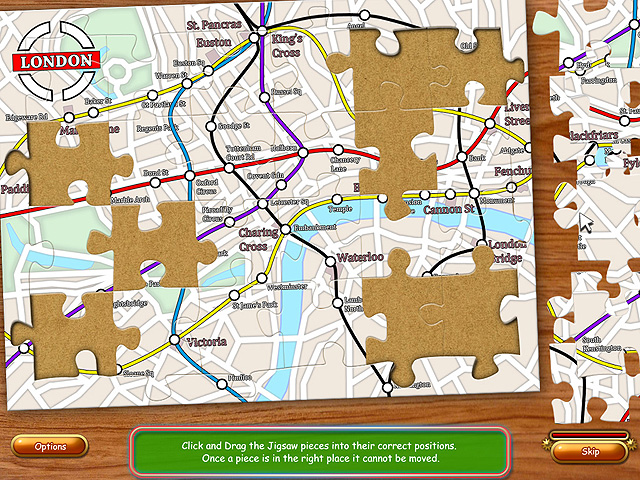Skip the jigsaw puzzle

coord(590,451)
